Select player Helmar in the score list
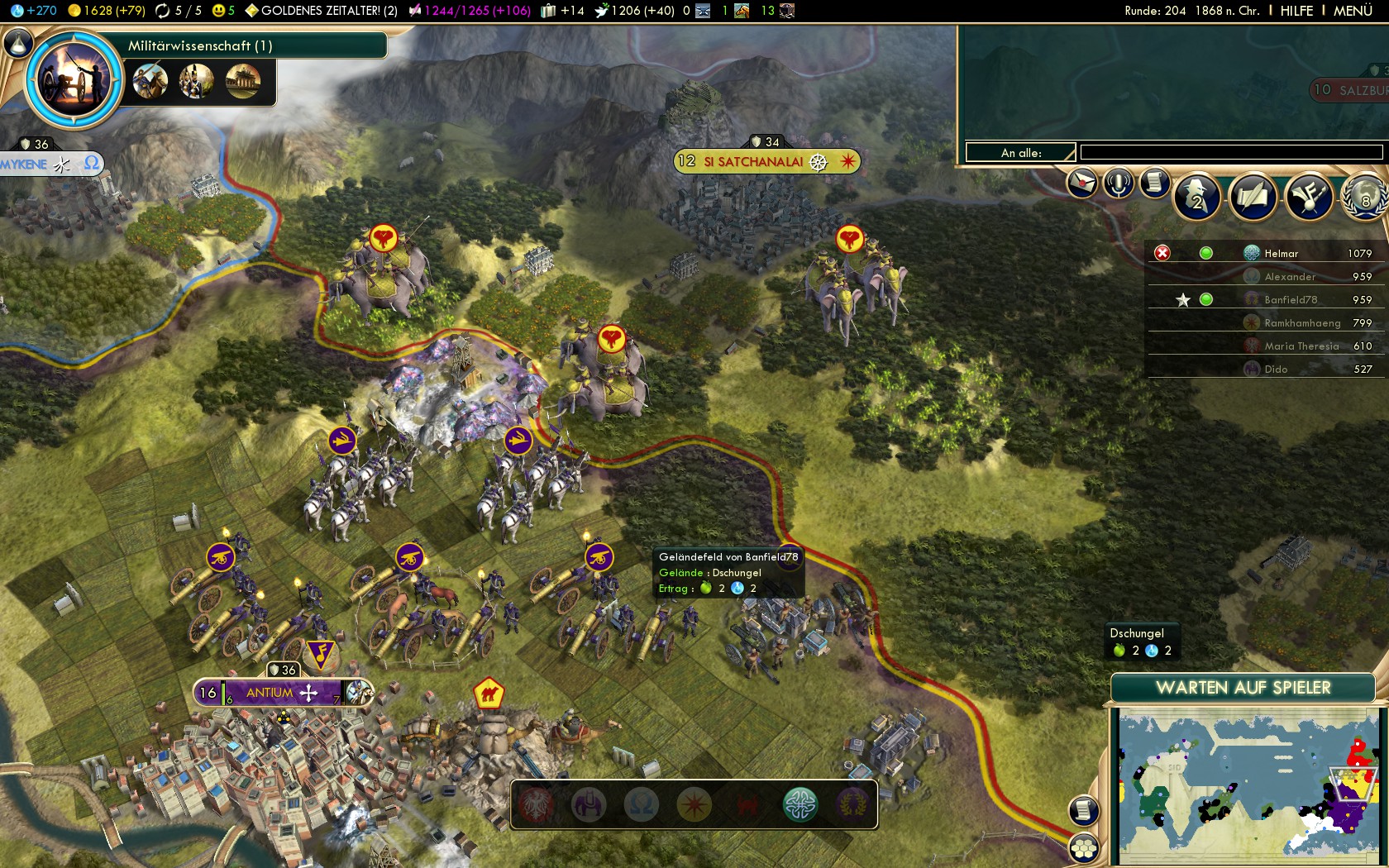 click(1281, 254)
